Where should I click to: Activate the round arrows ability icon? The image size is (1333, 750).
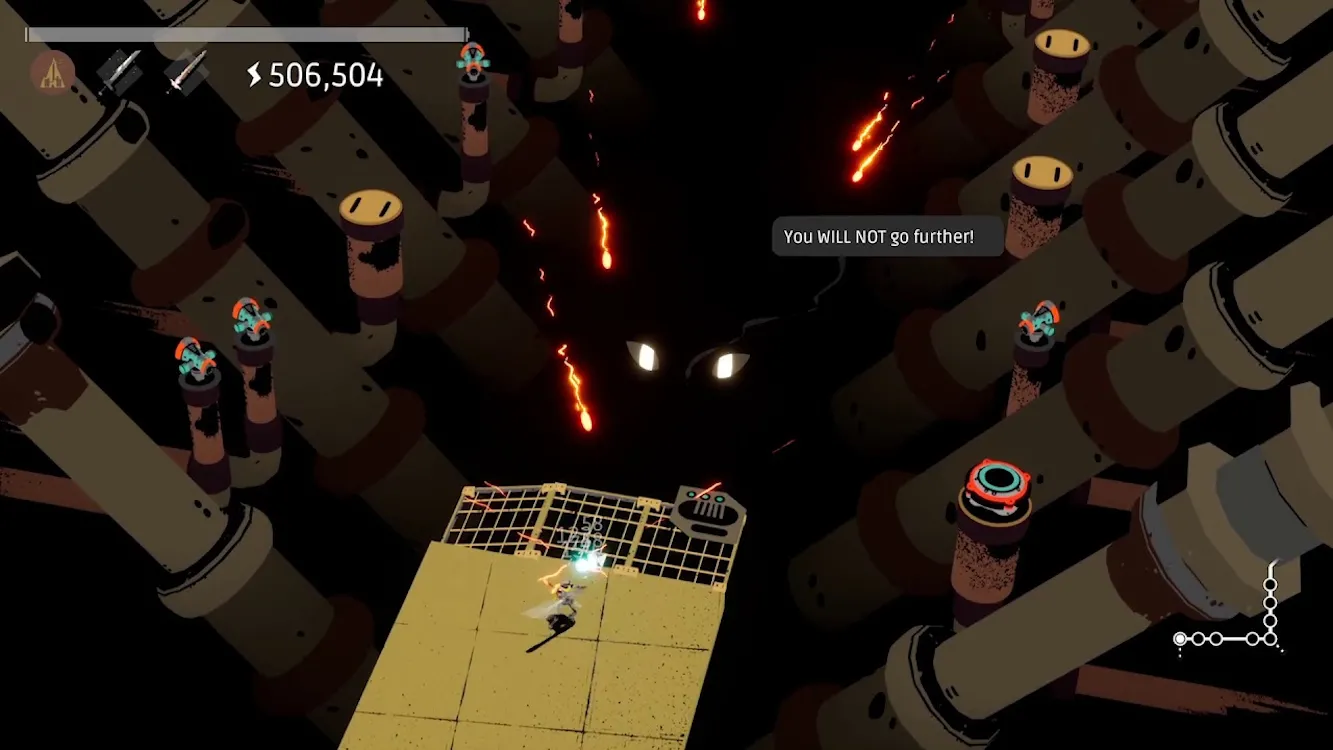[x=51, y=73]
